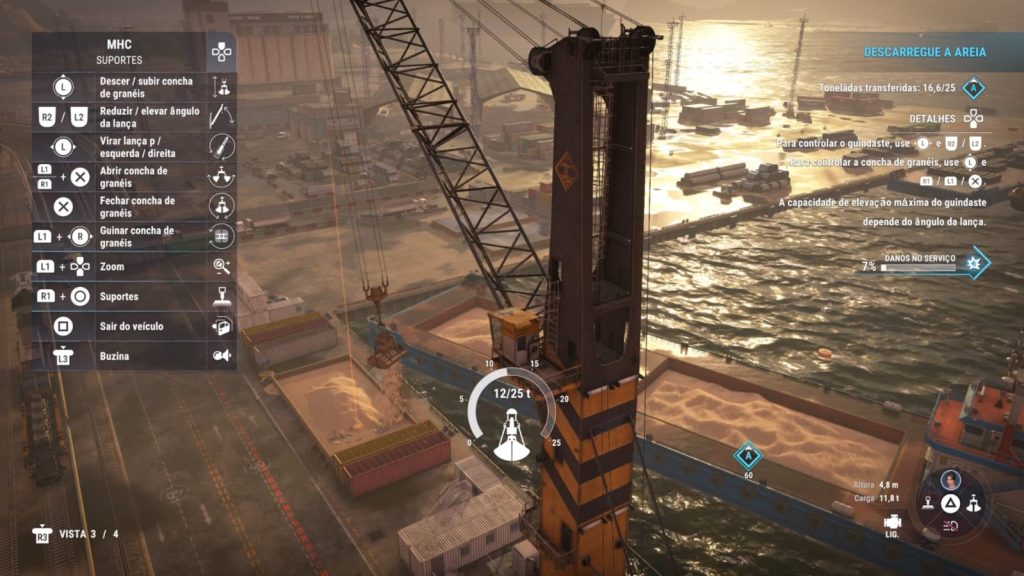The image size is (1024, 576).
Task: Sound the Buzina horn icon
Action: (222, 356)
